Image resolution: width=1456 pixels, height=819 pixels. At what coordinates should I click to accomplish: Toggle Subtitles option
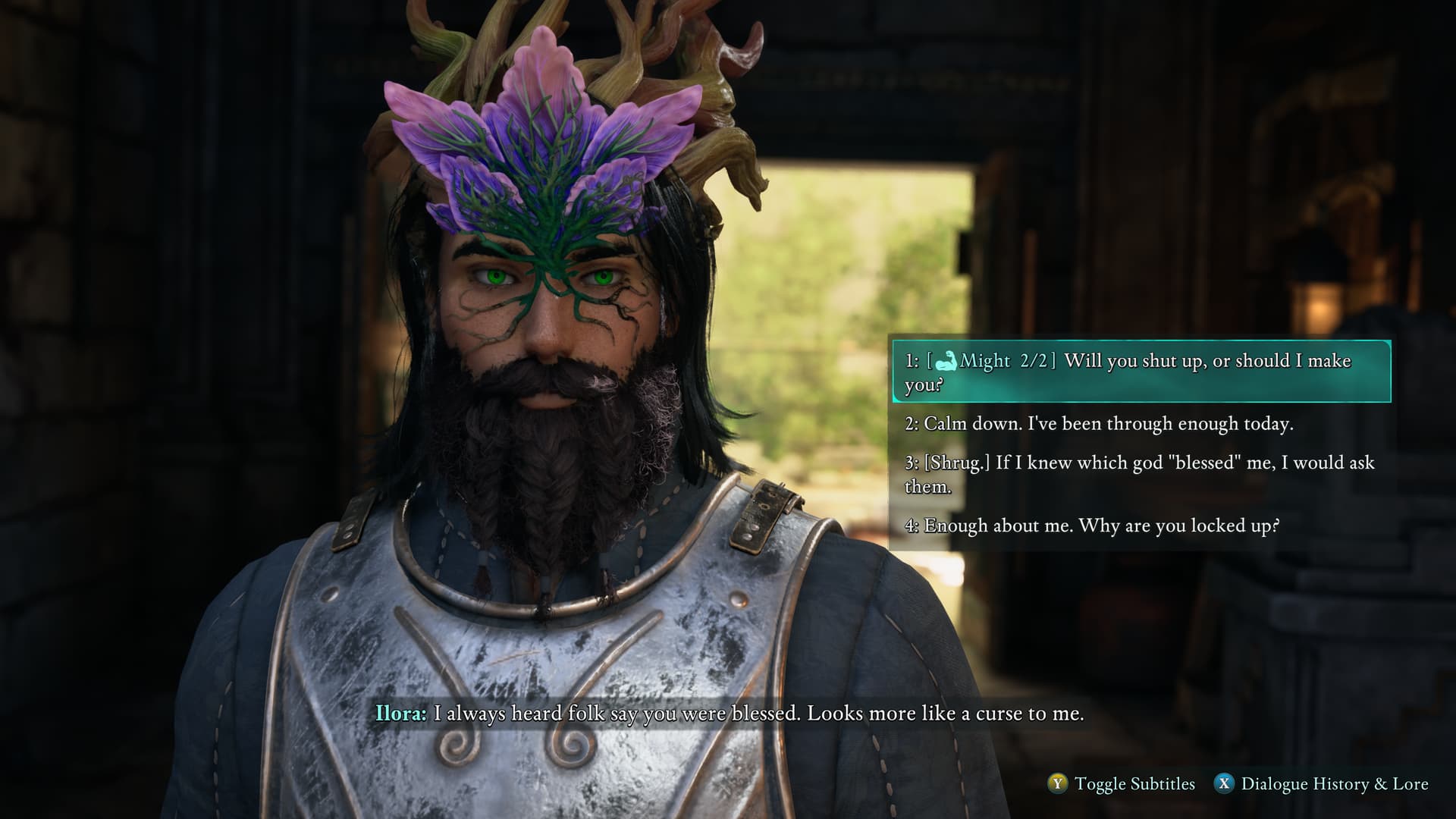tap(1121, 784)
